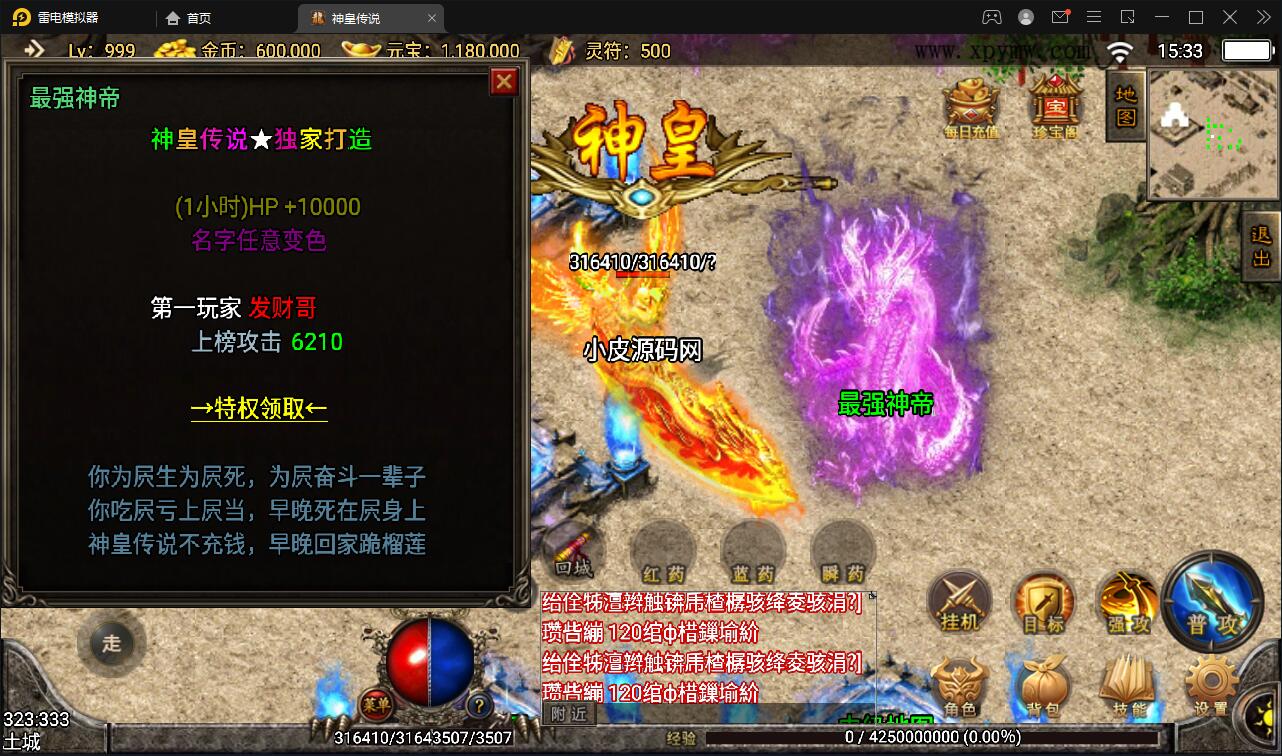Use the 回城 return-to-town scroll icon
The image size is (1282, 756).
click(572, 551)
